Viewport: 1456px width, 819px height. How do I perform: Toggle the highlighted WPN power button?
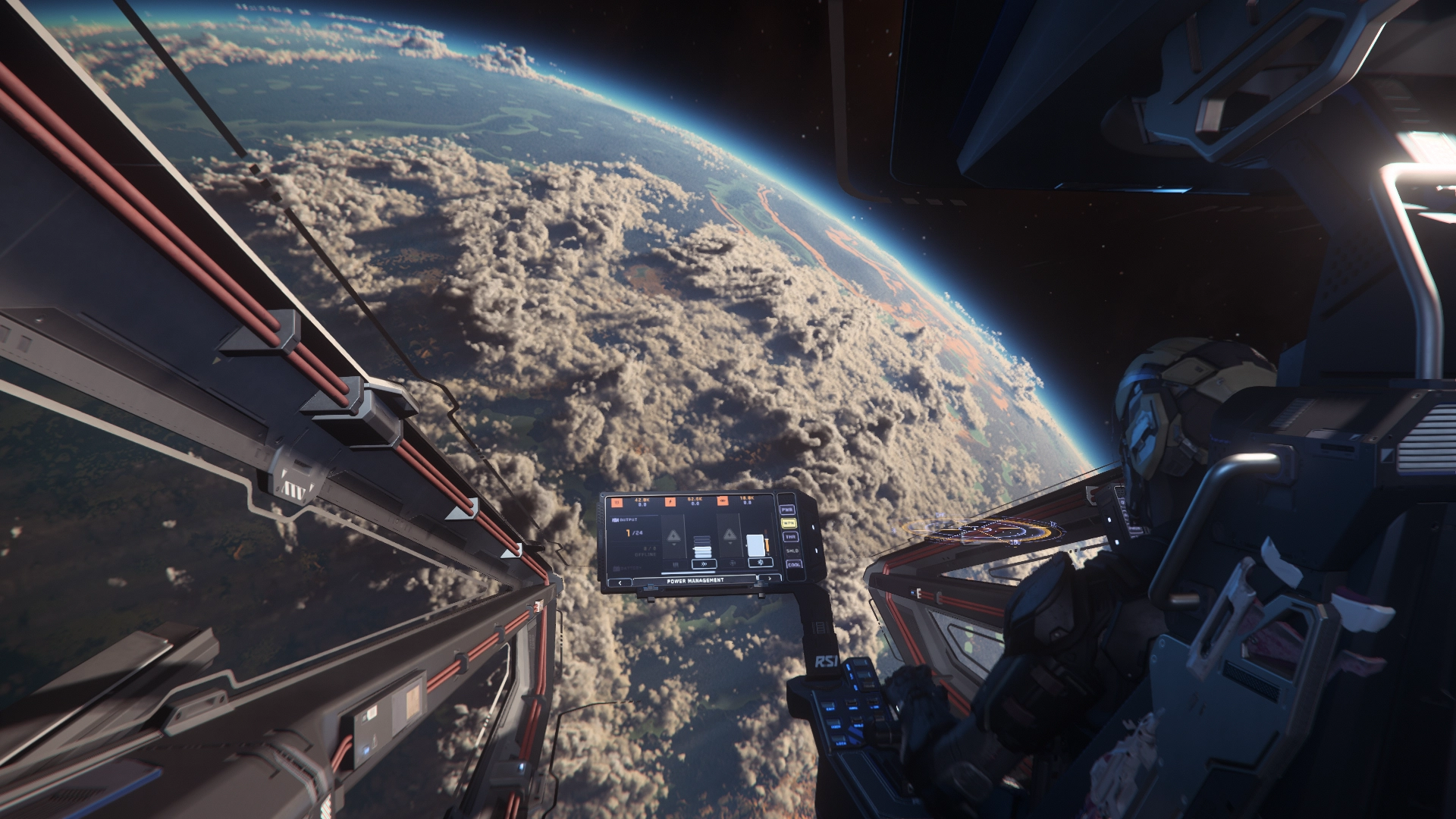[x=789, y=523]
